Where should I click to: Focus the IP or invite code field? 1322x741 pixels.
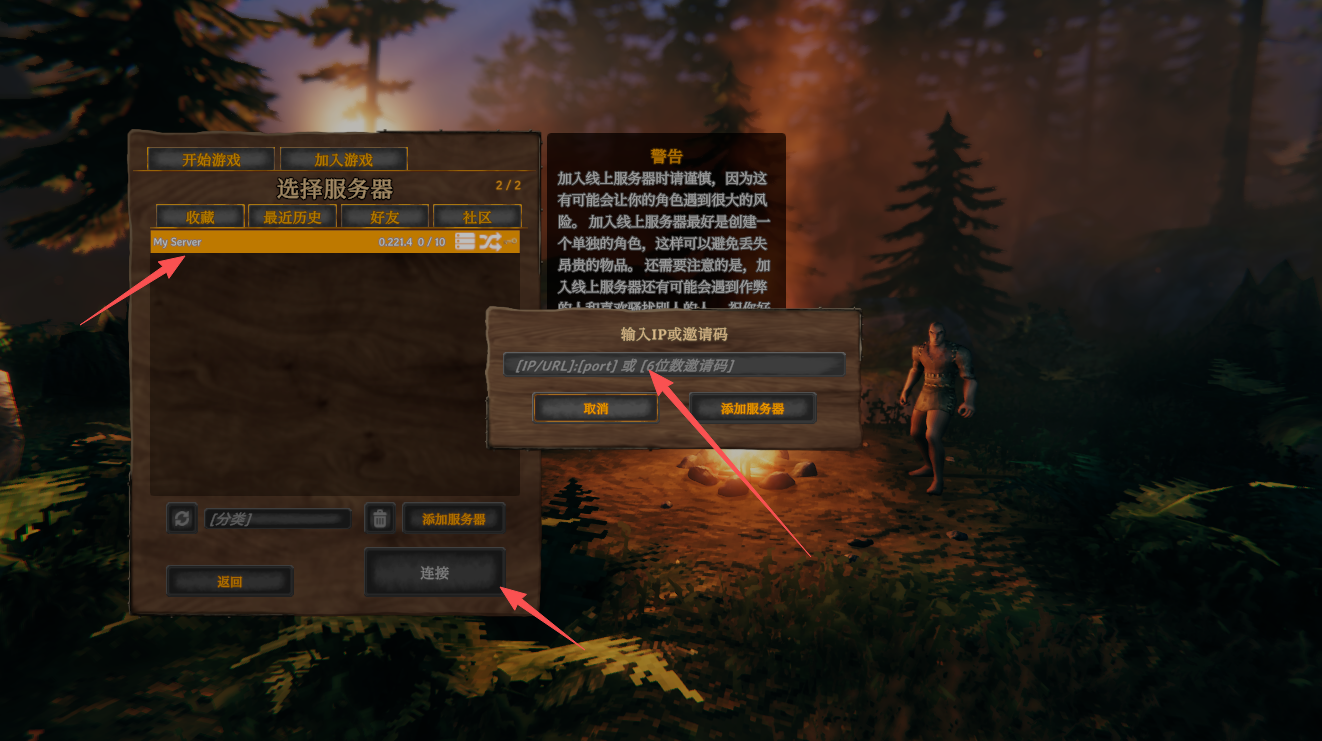click(x=673, y=365)
